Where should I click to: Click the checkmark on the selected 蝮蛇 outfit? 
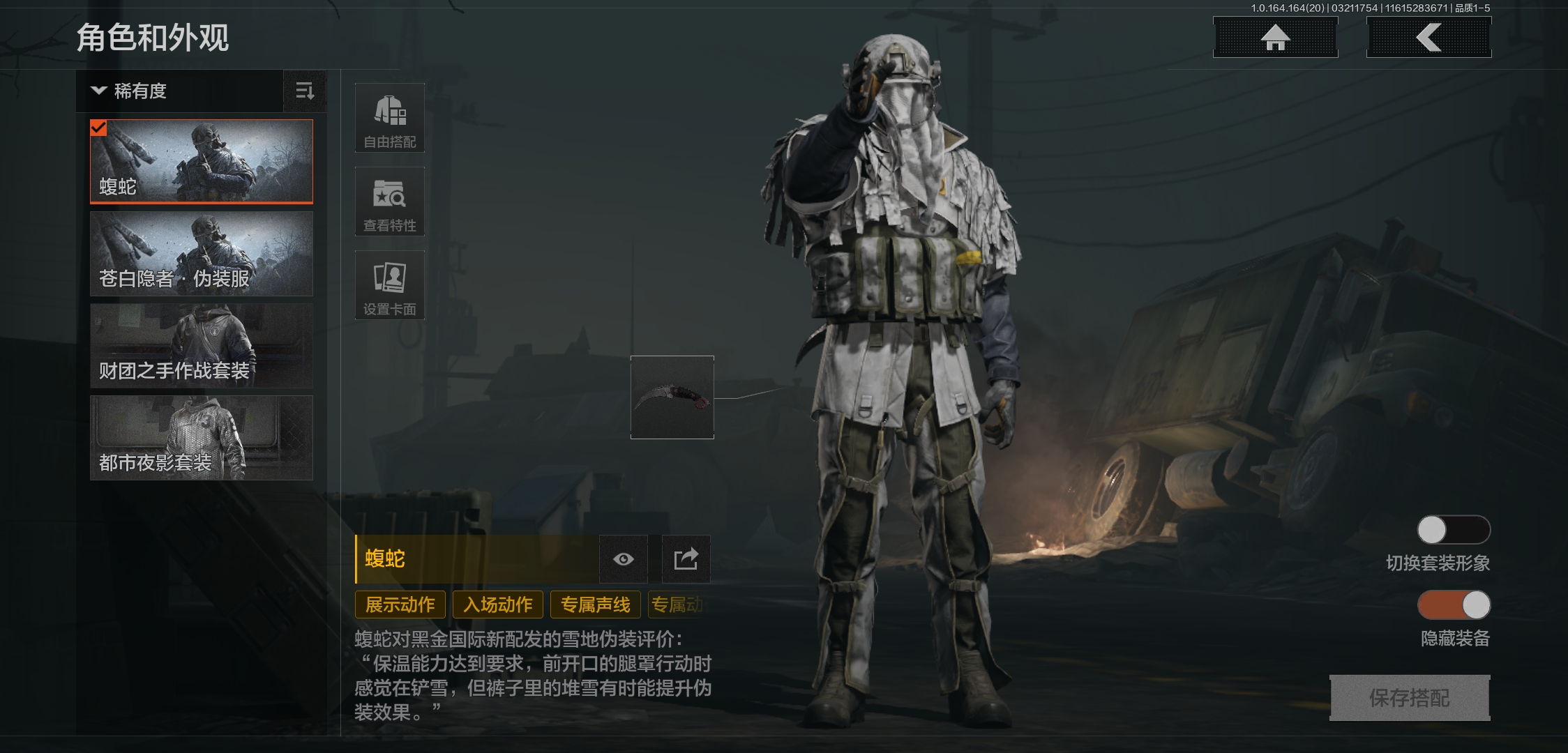(100, 127)
